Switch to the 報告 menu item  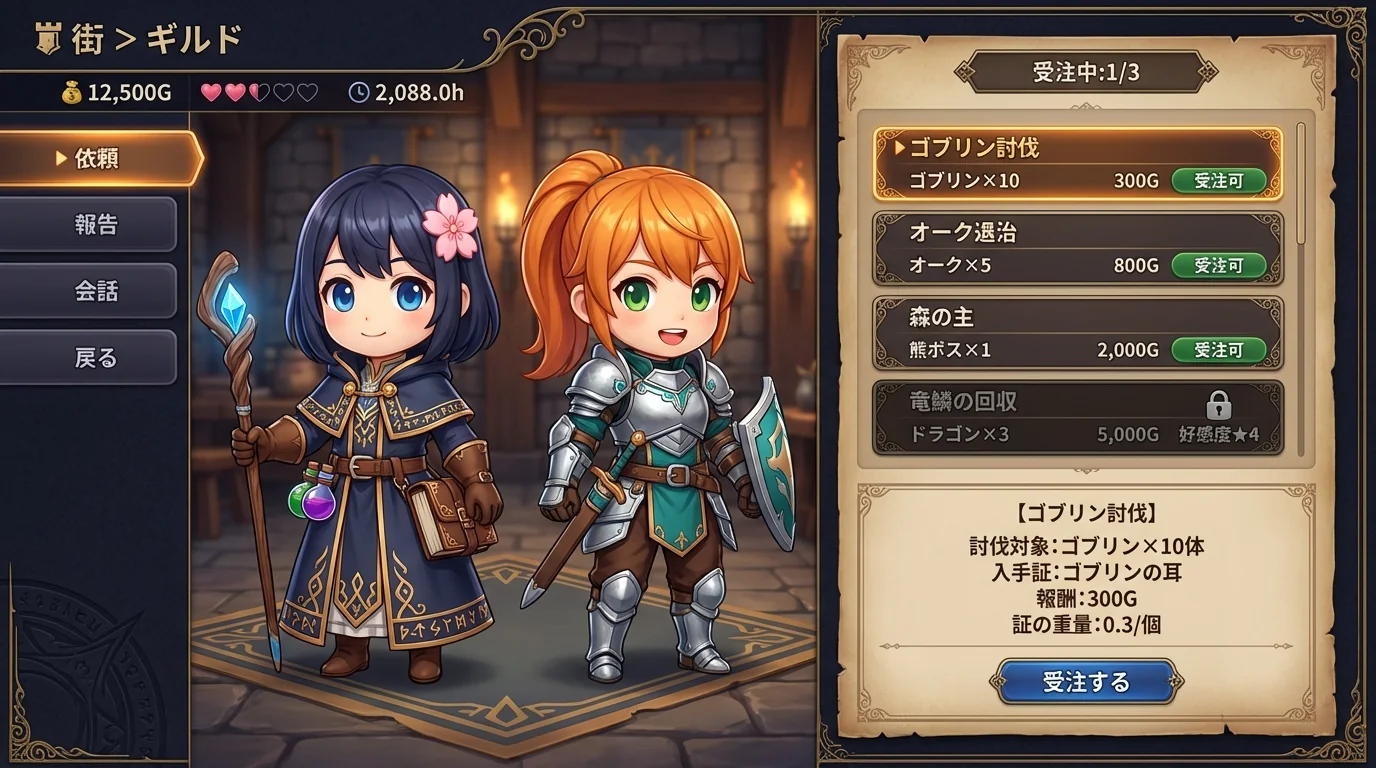click(x=88, y=223)
